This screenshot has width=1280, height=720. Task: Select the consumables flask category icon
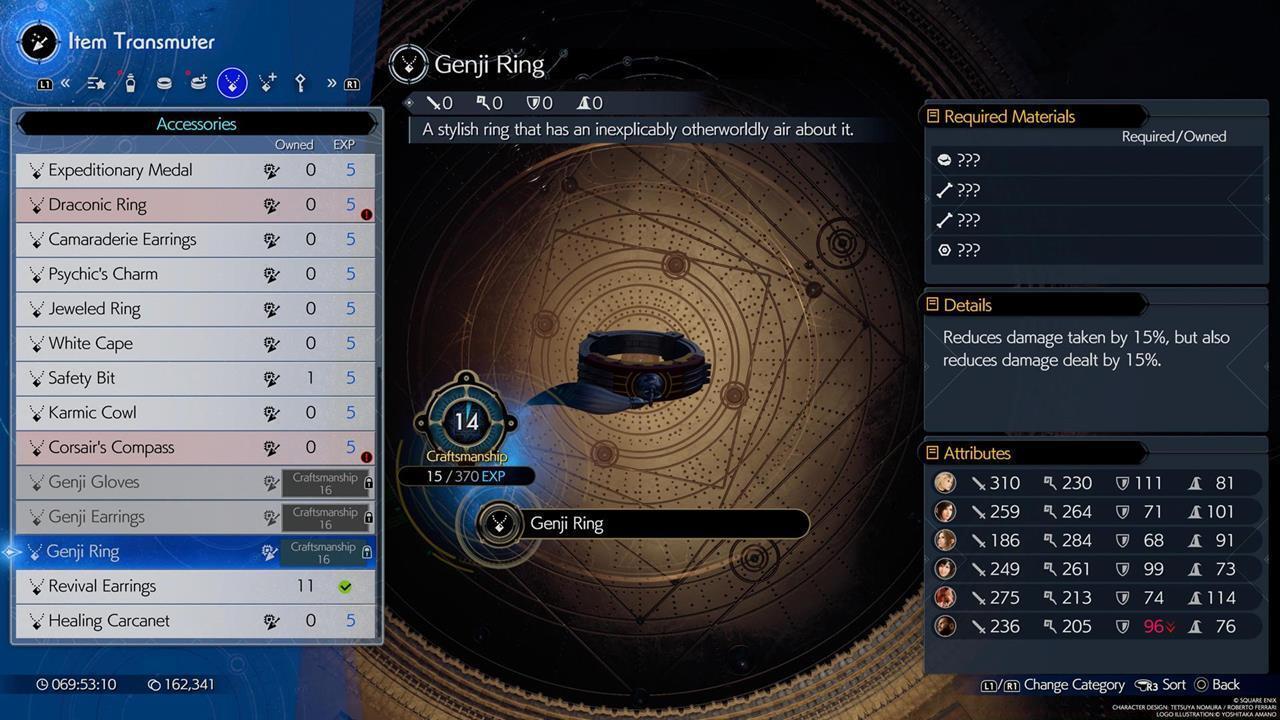click(x=131, y=83)
